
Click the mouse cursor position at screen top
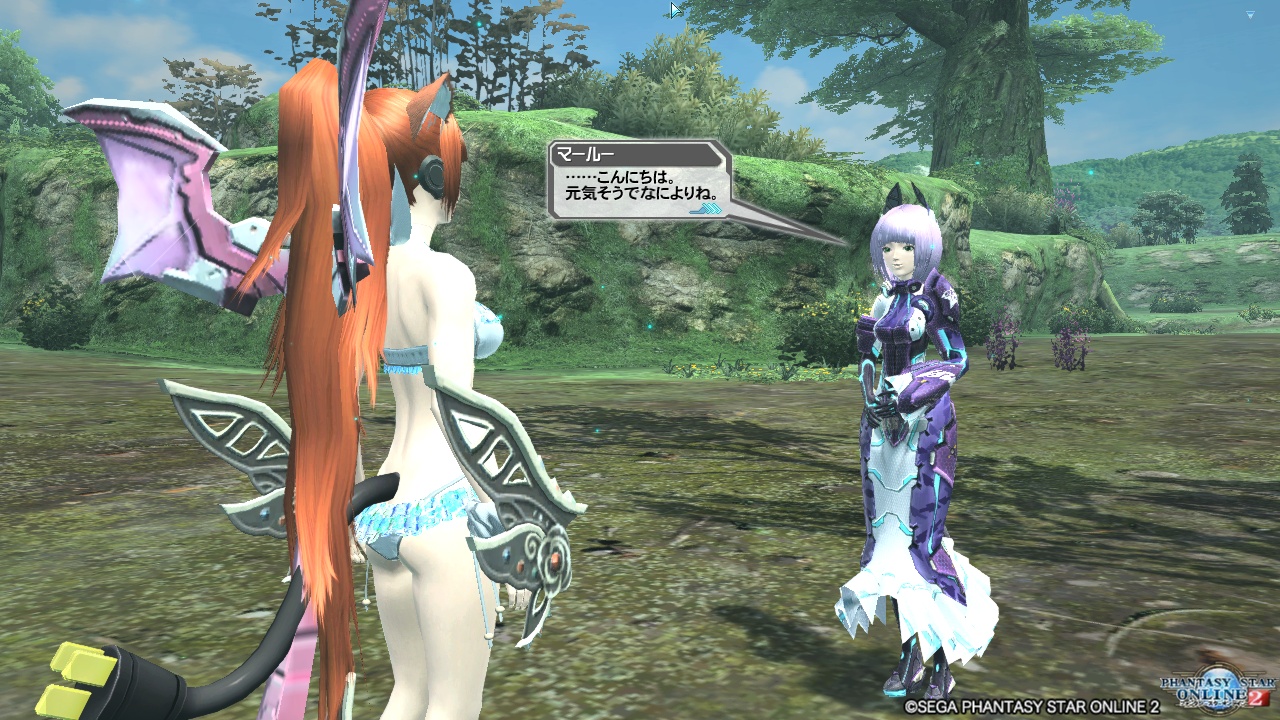click(x=673, y=8)
